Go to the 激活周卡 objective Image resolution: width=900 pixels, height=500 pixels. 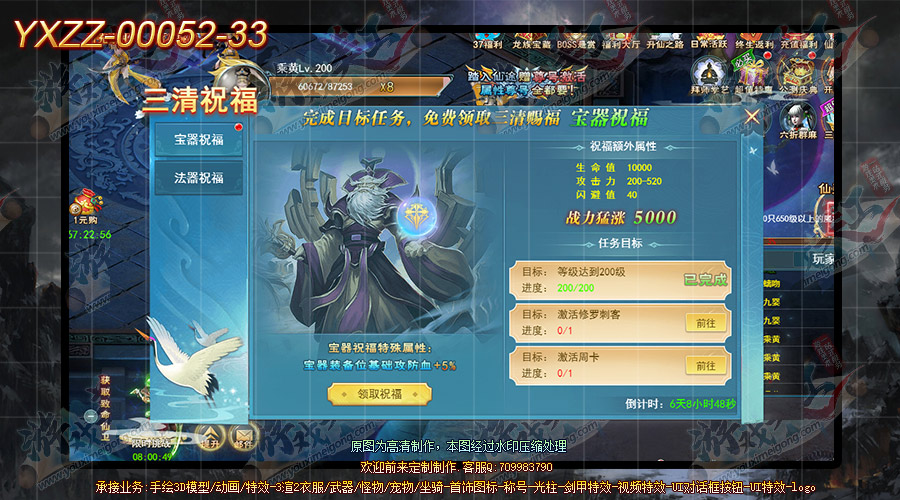705,366
